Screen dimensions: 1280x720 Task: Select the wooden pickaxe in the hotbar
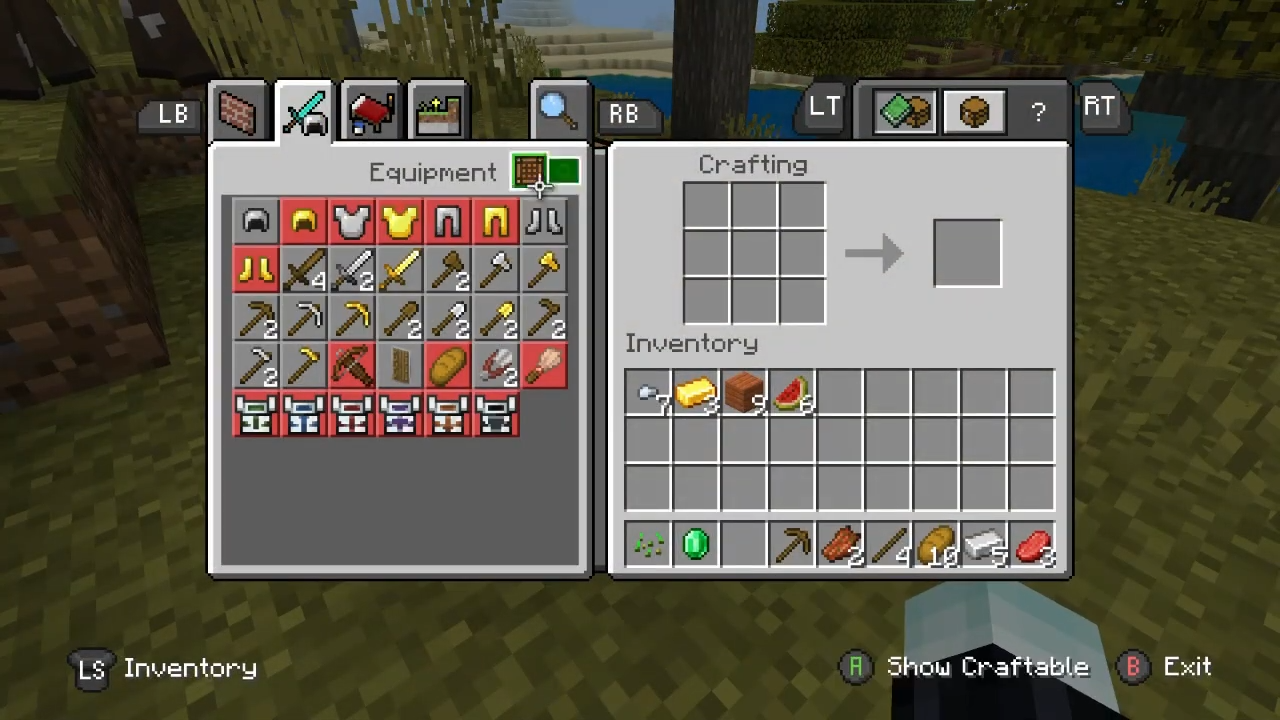click(x=792, y=545)
